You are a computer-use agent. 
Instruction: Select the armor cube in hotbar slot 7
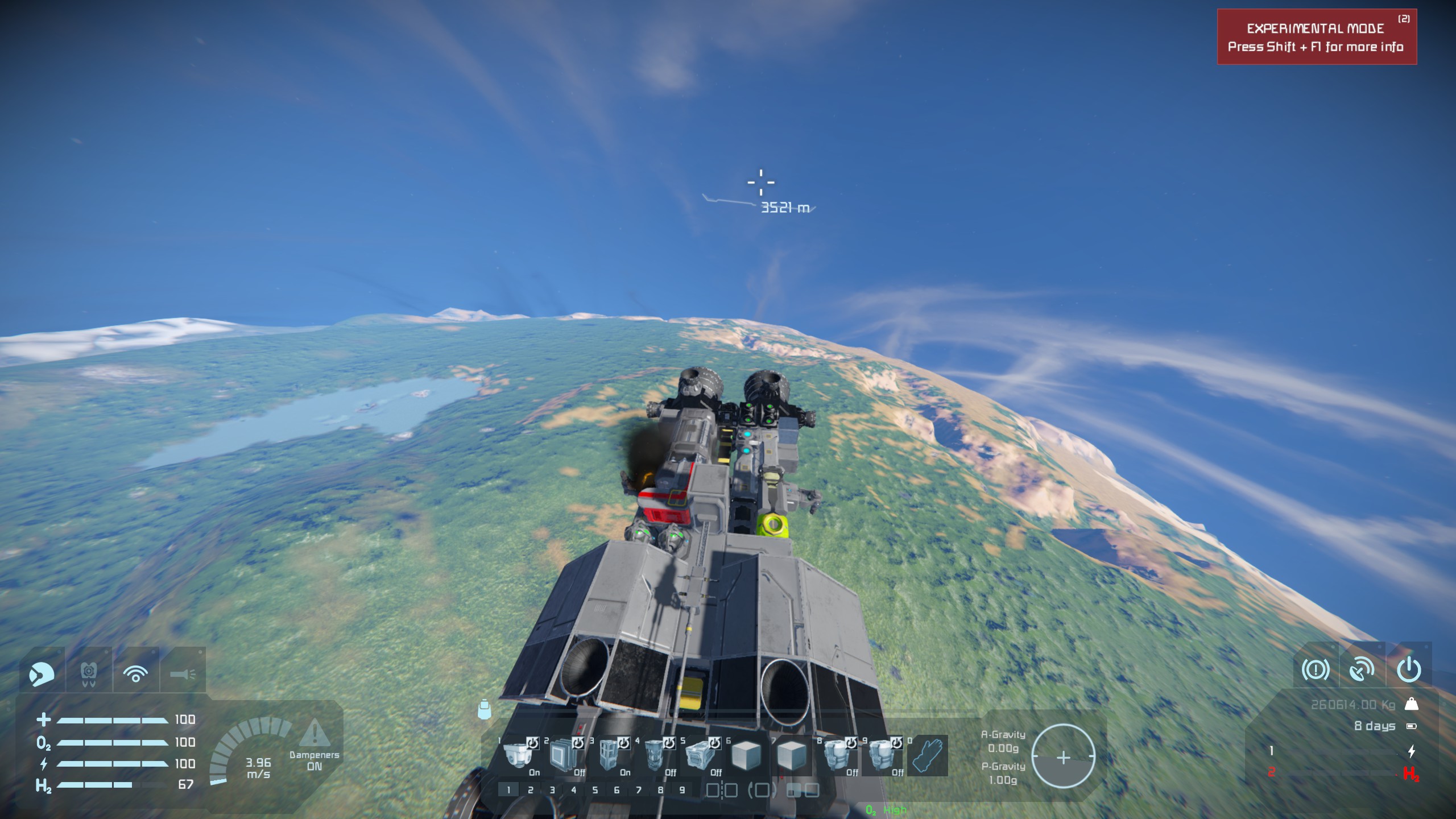(792, 755)
